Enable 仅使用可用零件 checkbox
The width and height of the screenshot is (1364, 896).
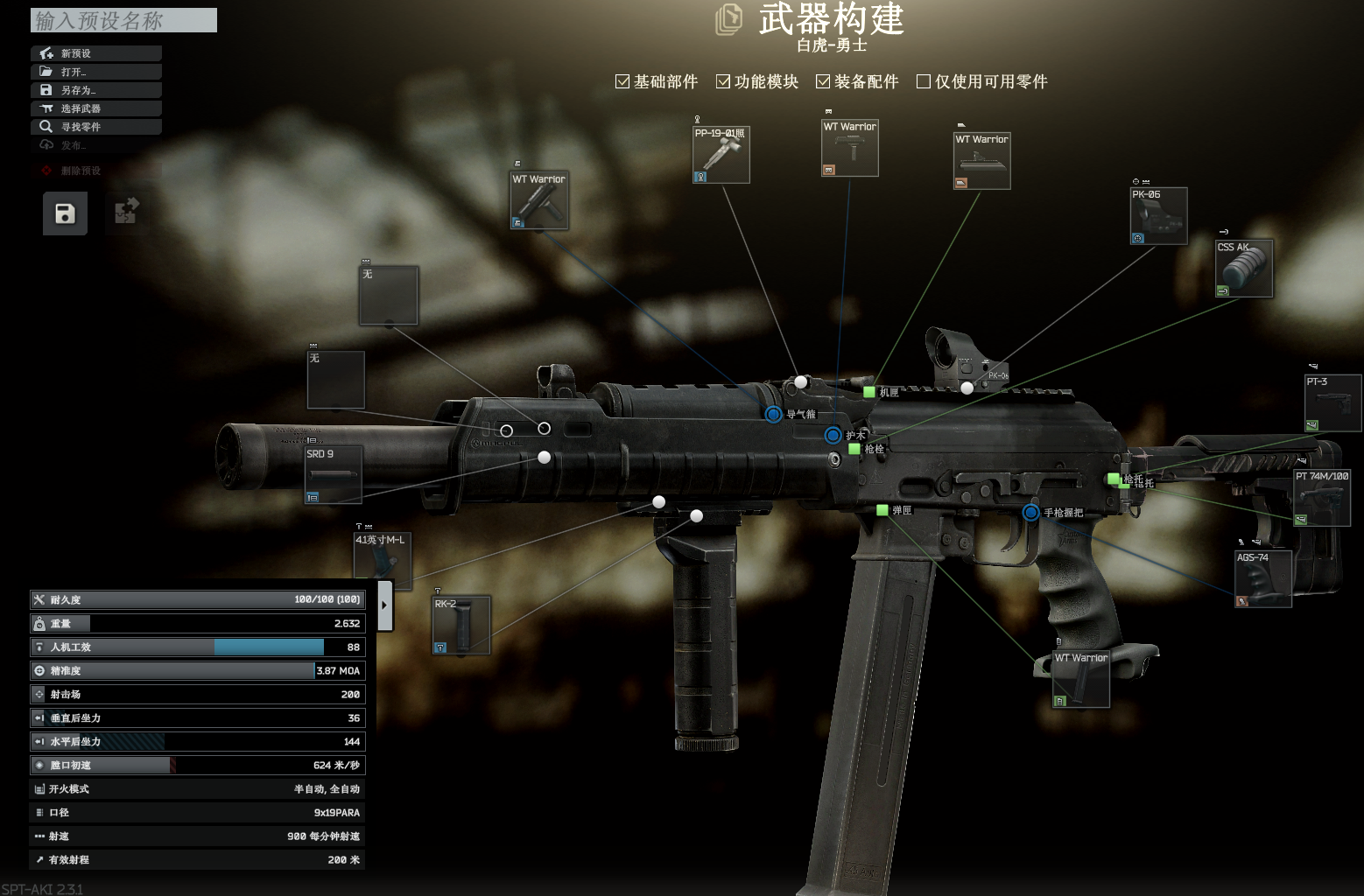(x=923, y=81)
